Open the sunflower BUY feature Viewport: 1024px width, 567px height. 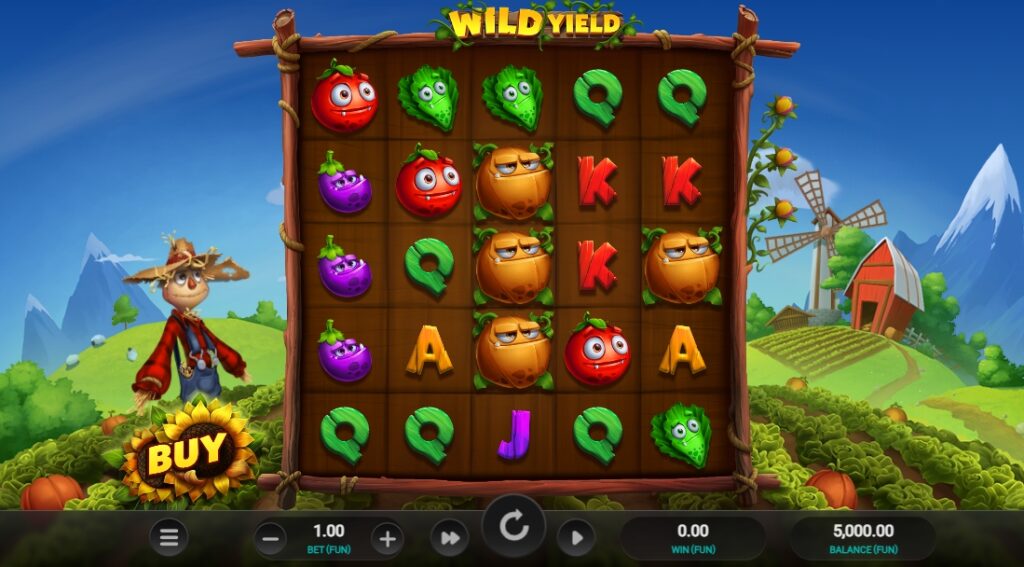tap(188, 455)
